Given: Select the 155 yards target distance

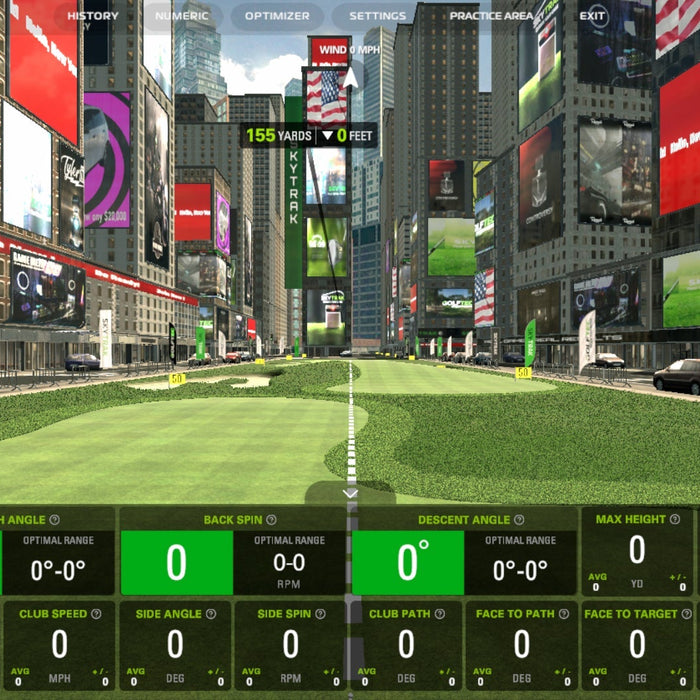Looking at the screenshot, I should [275, 135].
